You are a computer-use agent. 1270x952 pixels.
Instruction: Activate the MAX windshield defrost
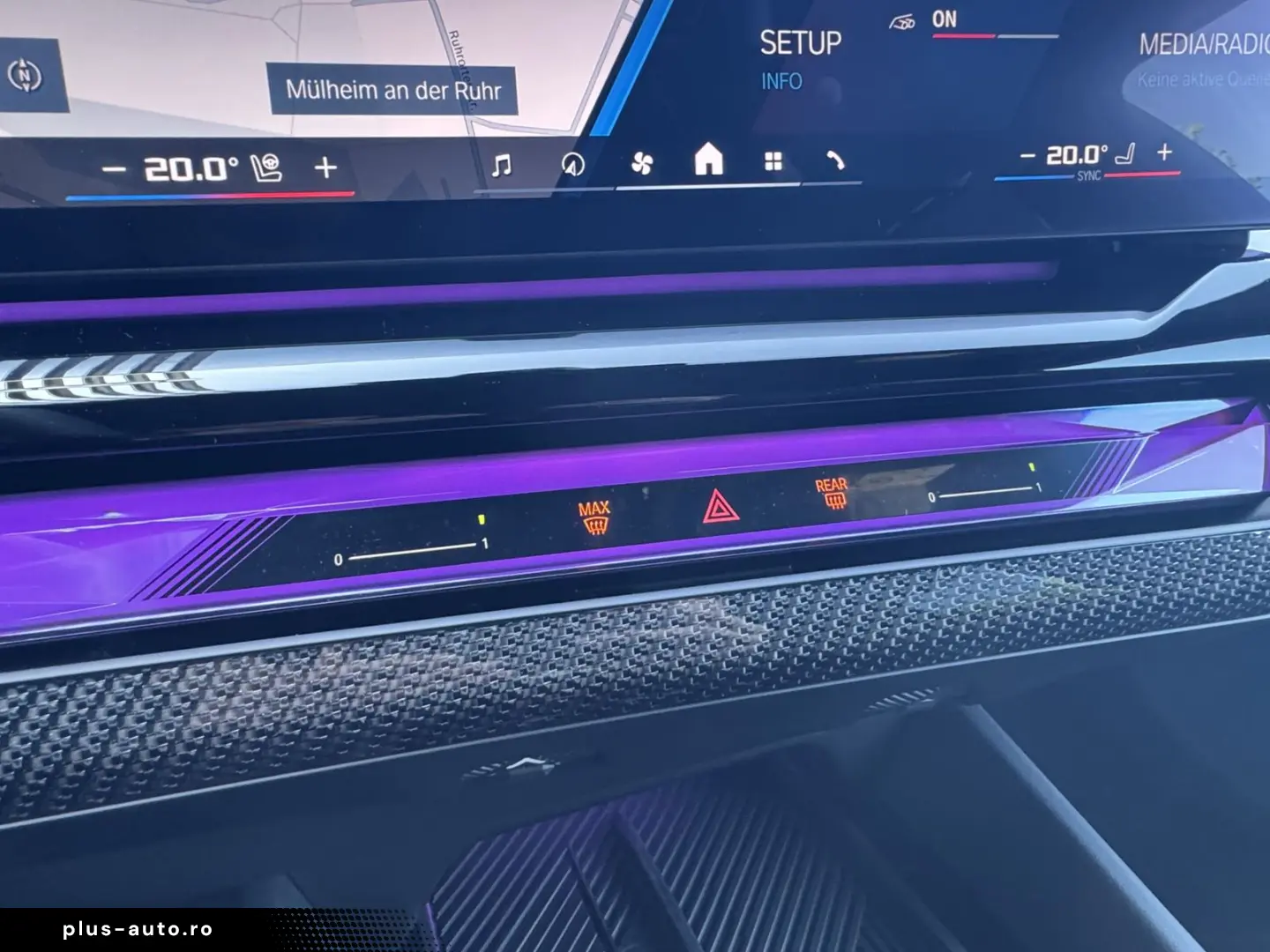point(594,519)
